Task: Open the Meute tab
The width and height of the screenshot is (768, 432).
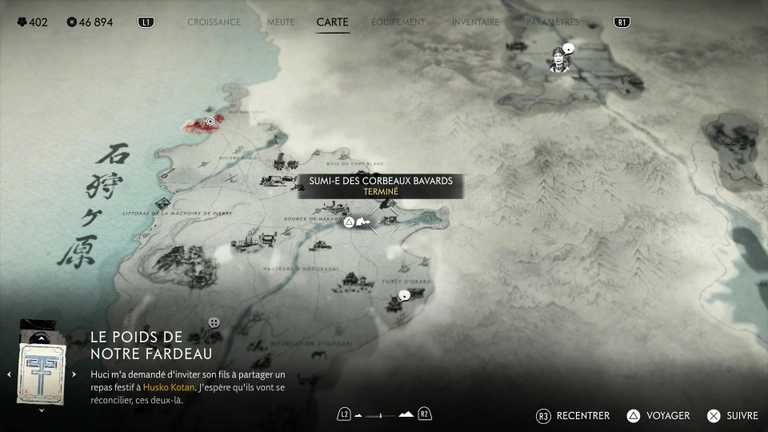Action: click(281, 21)
